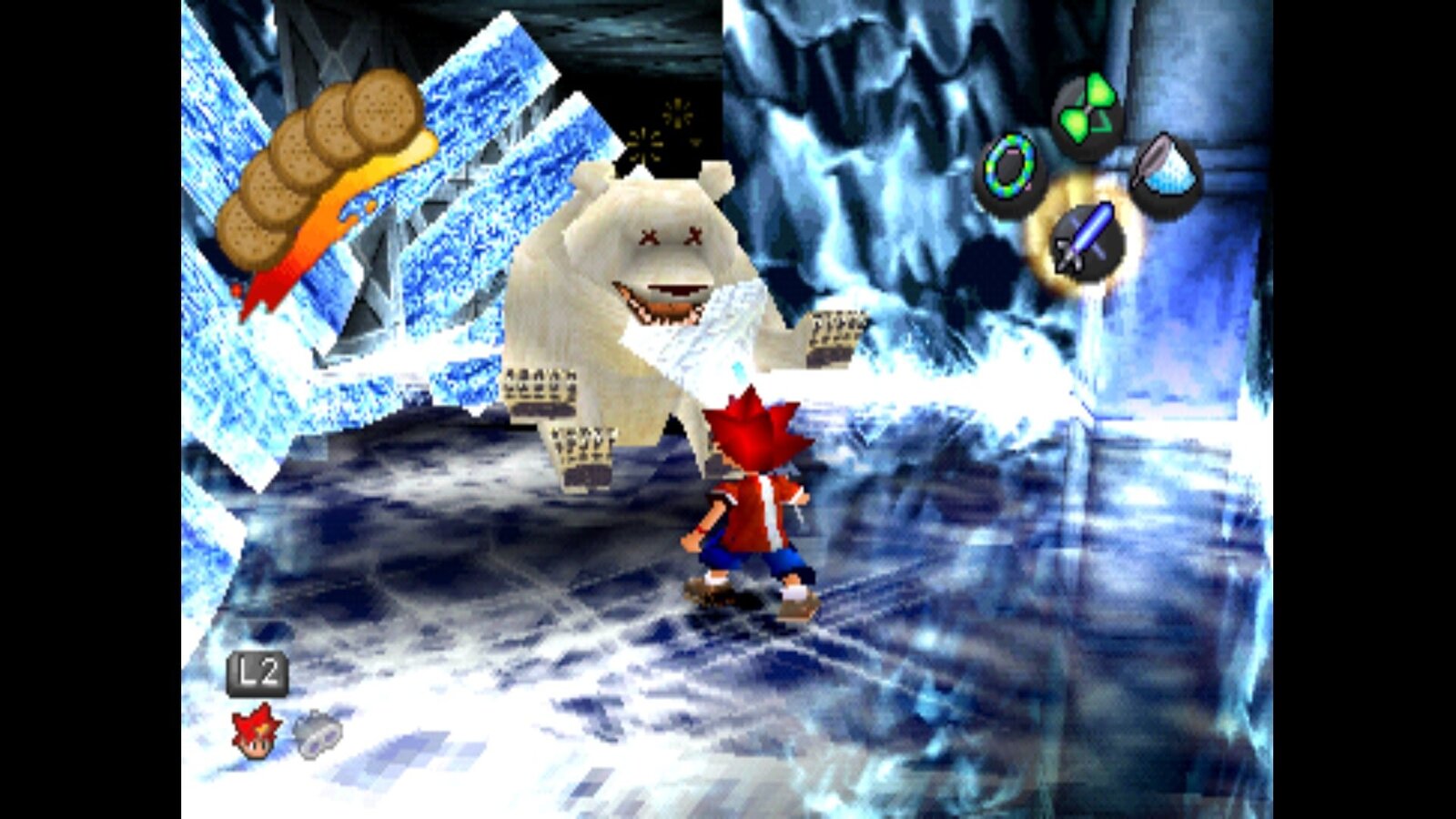
Task: Choose the rainbow Dash Hoop gadget icon
Action: 1009,172
